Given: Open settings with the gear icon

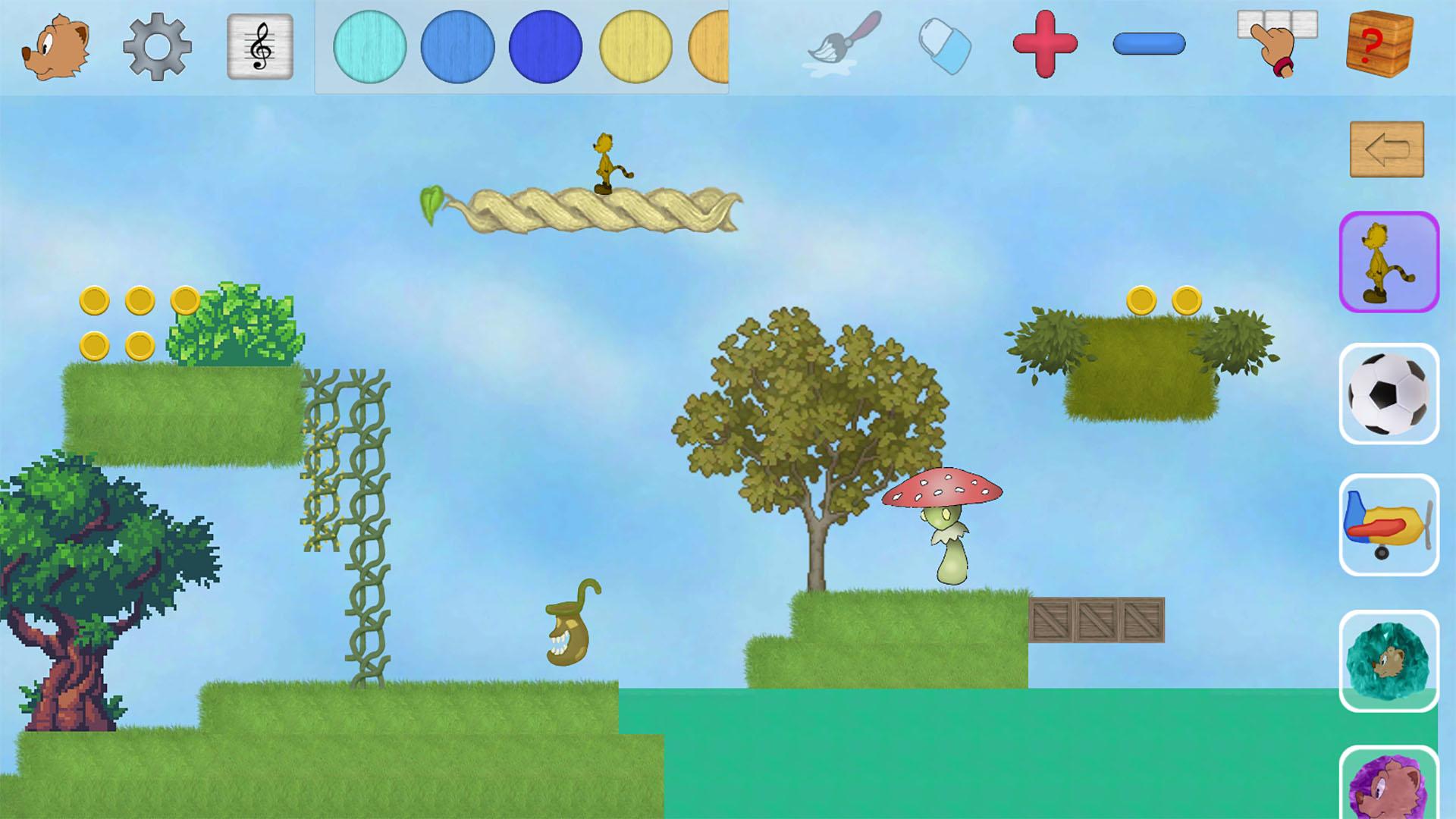Looking at the screenshot, I should (x=158, y=48).
